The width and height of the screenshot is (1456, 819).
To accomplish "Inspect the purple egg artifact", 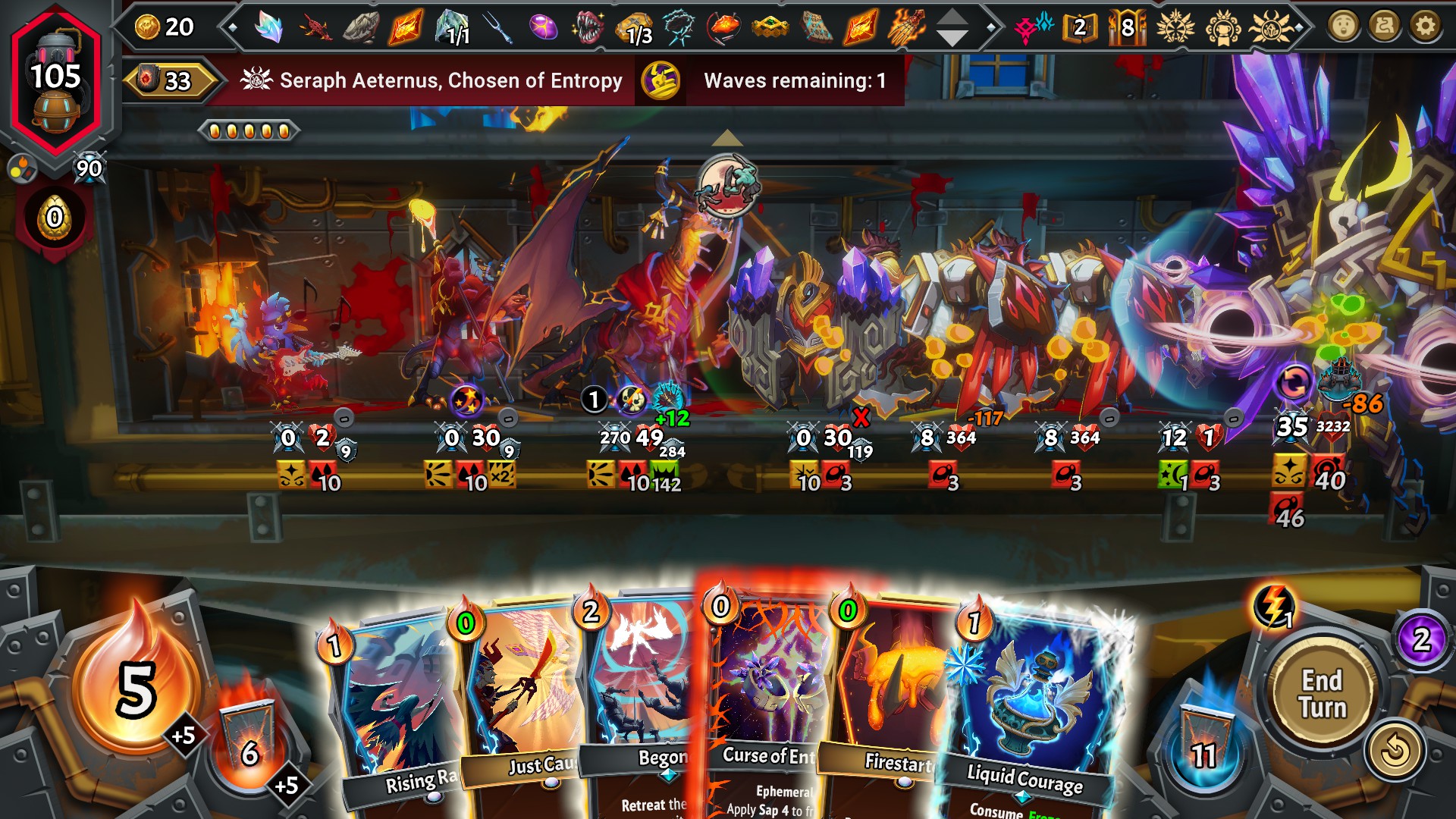I will click(543, 28).
